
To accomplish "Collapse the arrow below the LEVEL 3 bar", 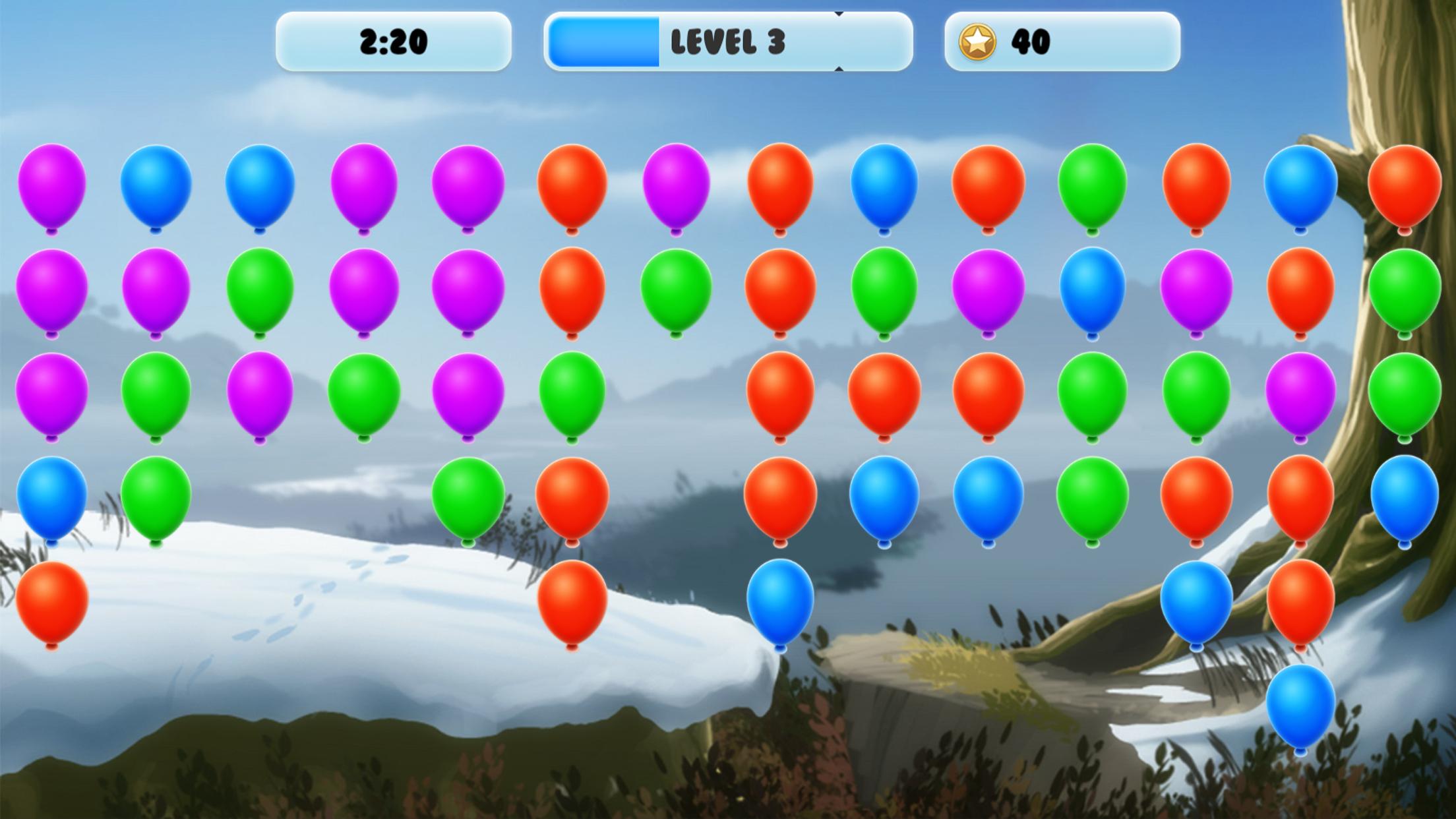I will point(839,68).
